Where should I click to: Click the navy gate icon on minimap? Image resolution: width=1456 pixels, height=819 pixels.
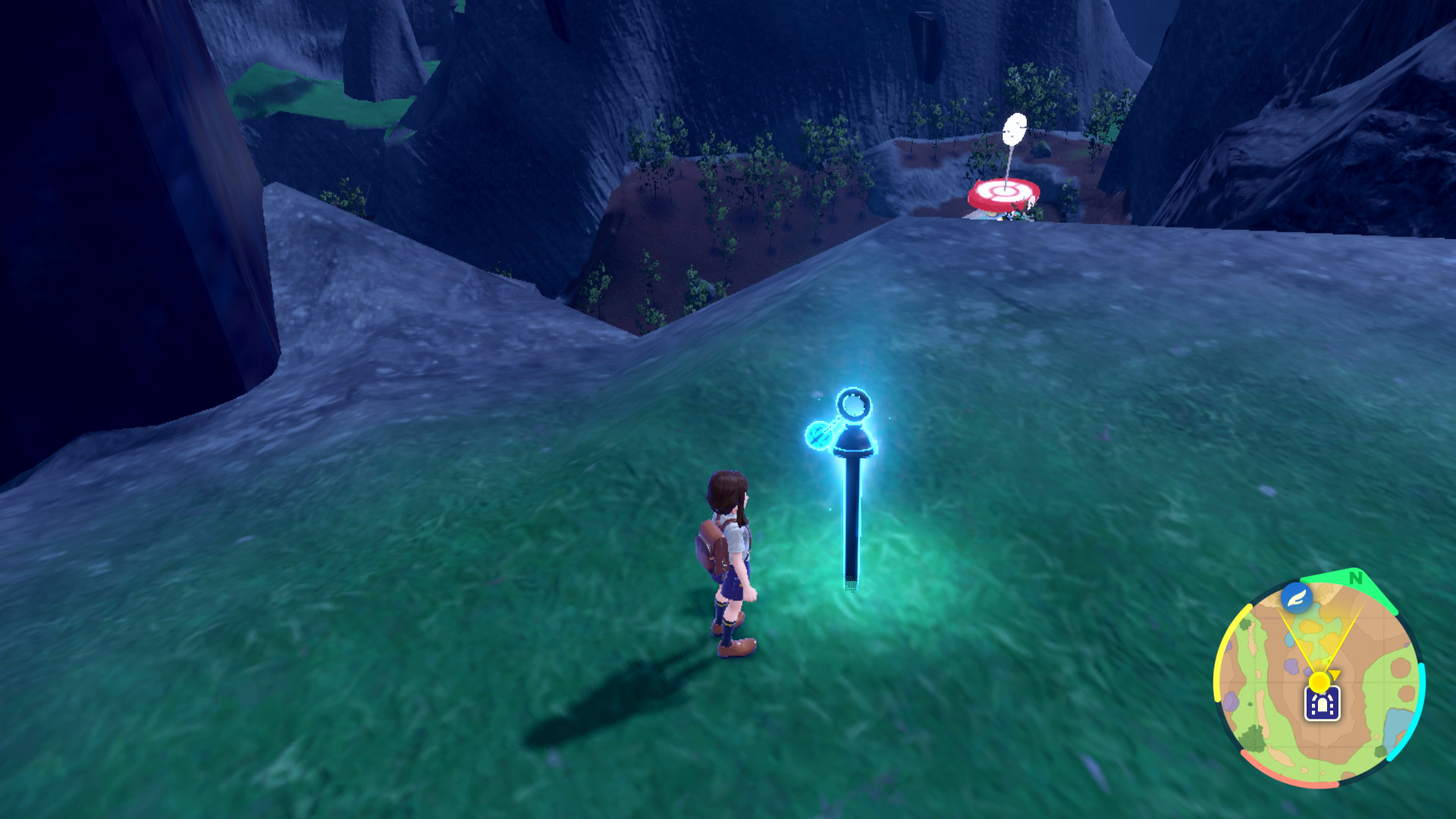(1322, 704)
